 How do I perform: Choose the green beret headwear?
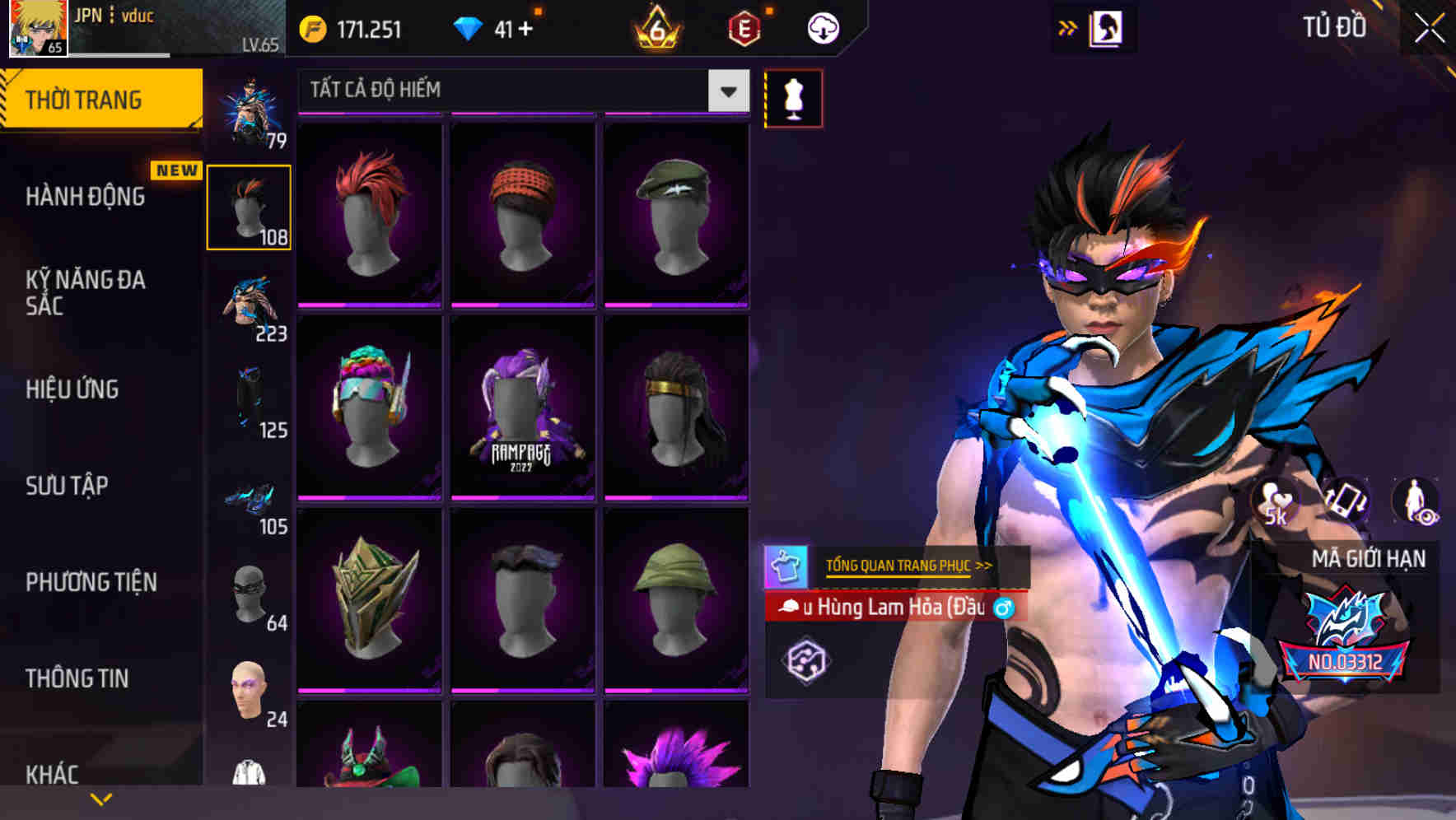pyautogui.click(x=676, y=214)
